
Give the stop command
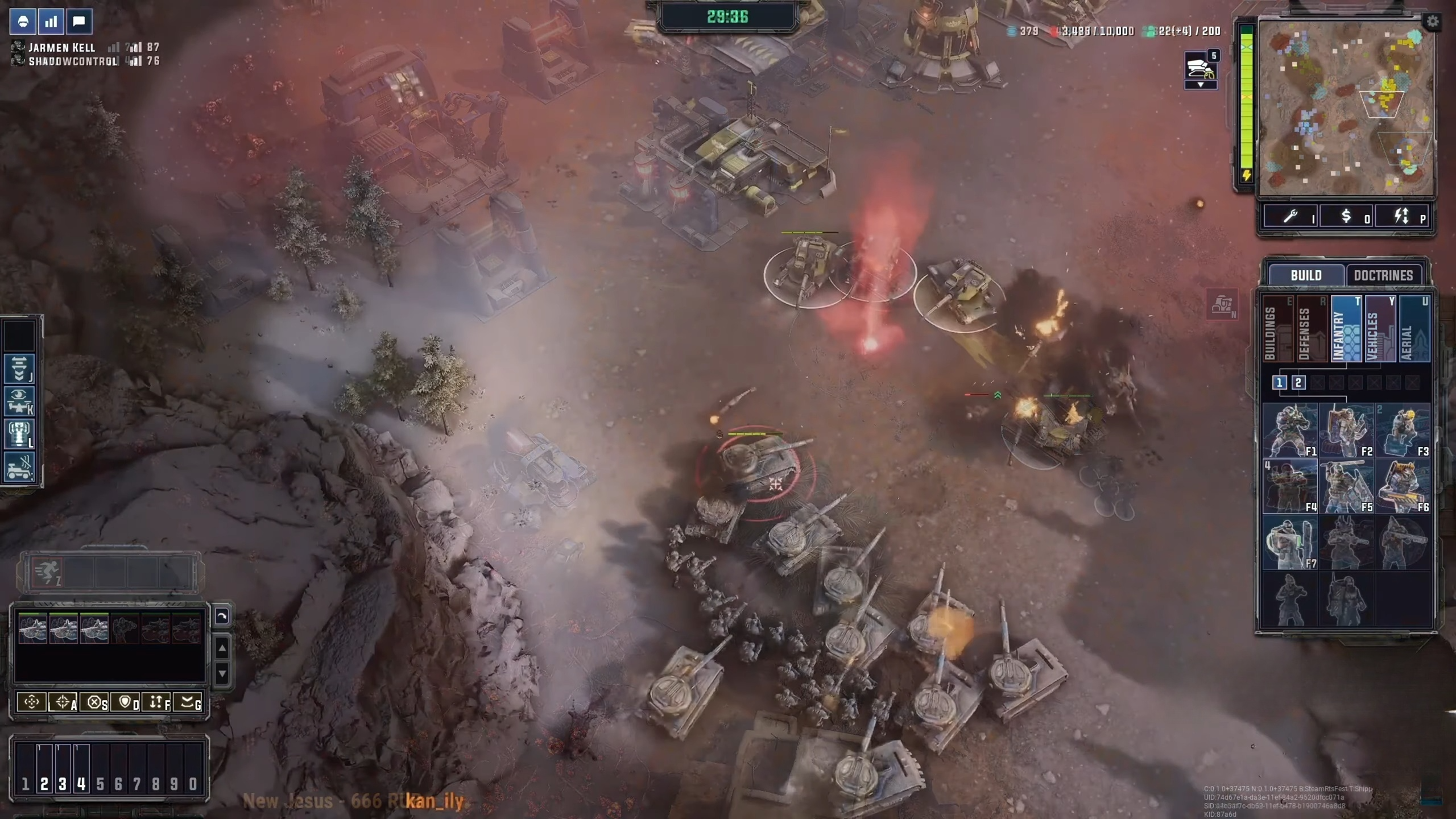[x=94, y=702]
